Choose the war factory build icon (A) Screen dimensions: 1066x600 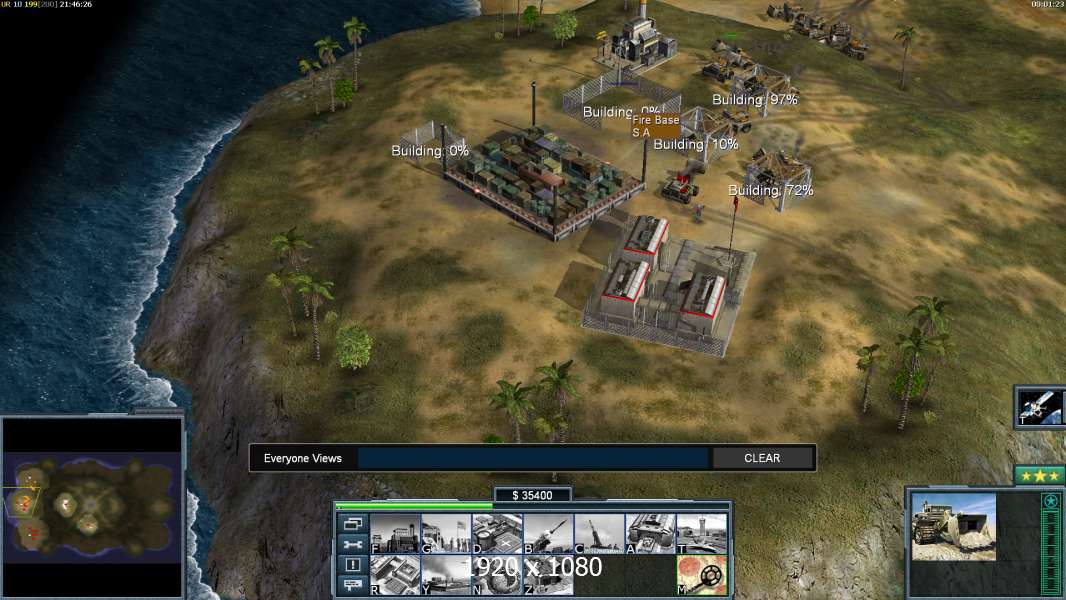point(650,533)
